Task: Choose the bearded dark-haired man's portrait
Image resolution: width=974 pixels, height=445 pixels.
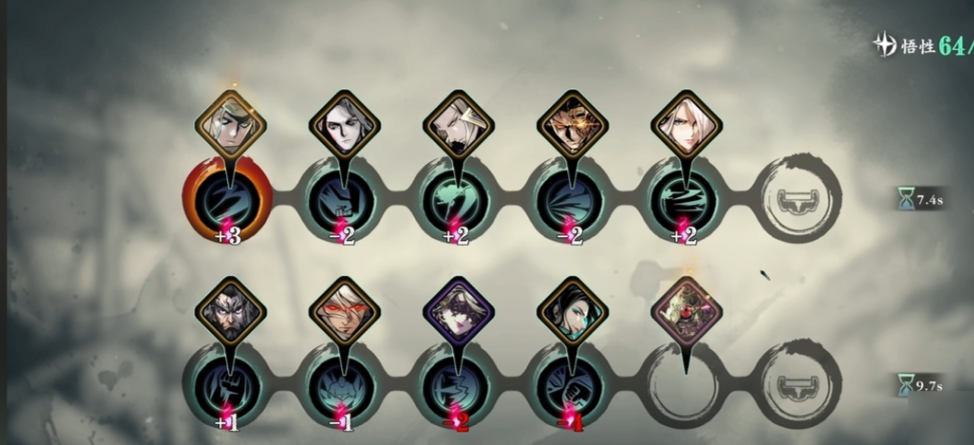Action: (229, 309)
